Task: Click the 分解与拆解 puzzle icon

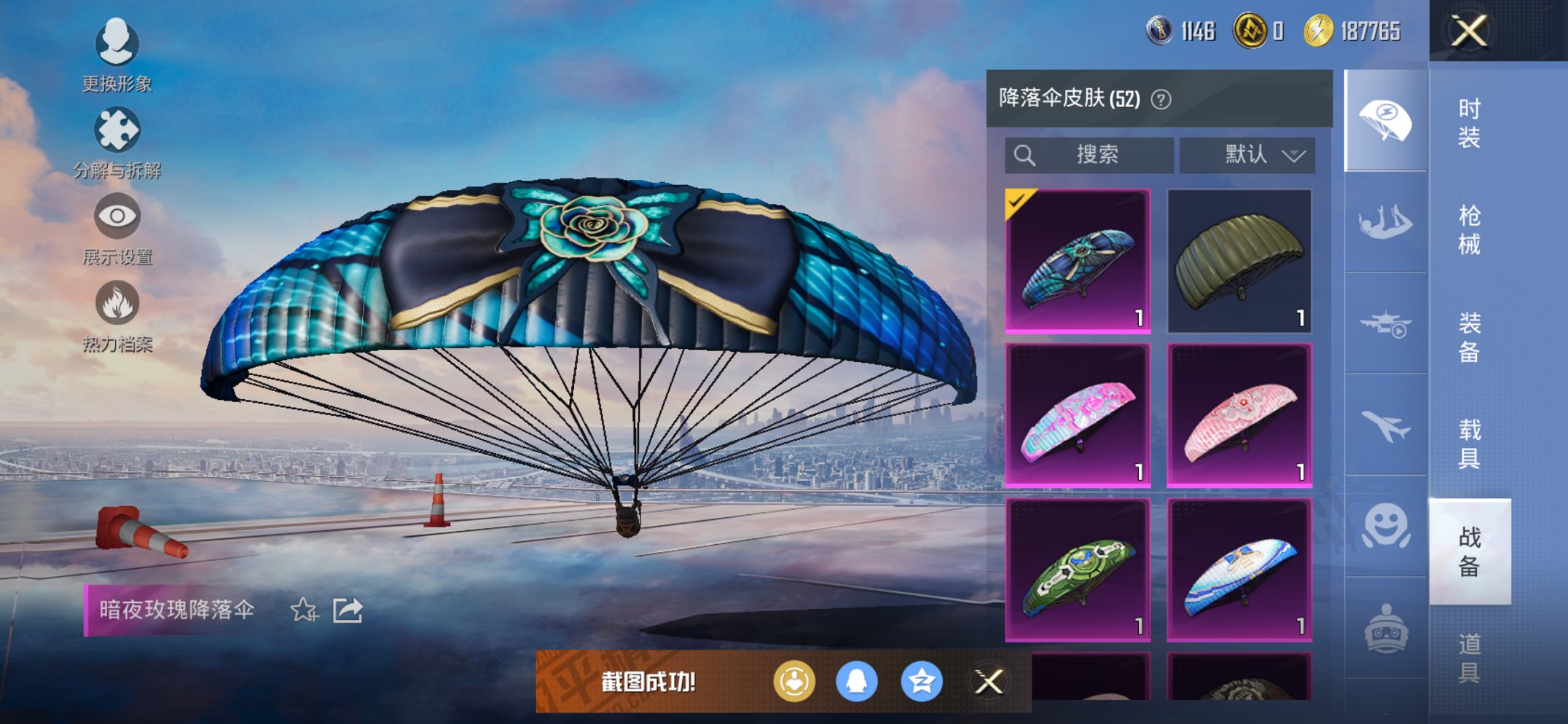Action: [117, 131]
